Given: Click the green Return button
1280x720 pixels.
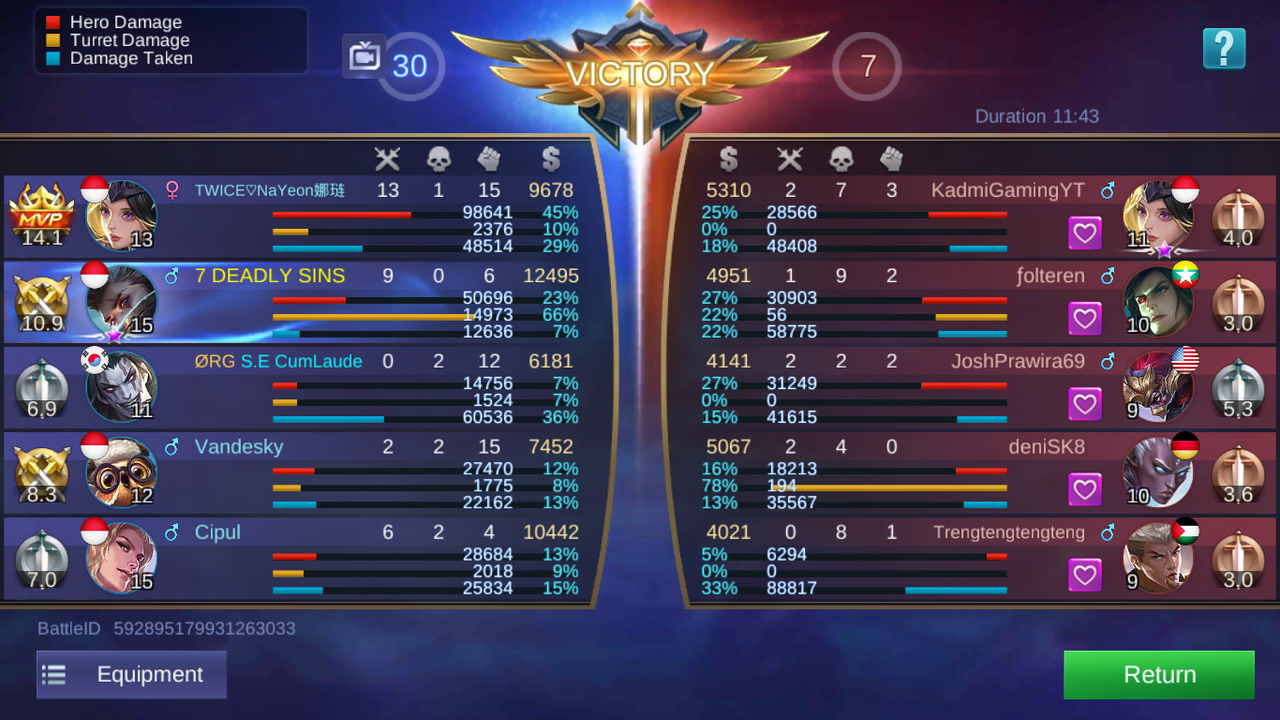Looking at the screenshot, I should point(1158,674).
